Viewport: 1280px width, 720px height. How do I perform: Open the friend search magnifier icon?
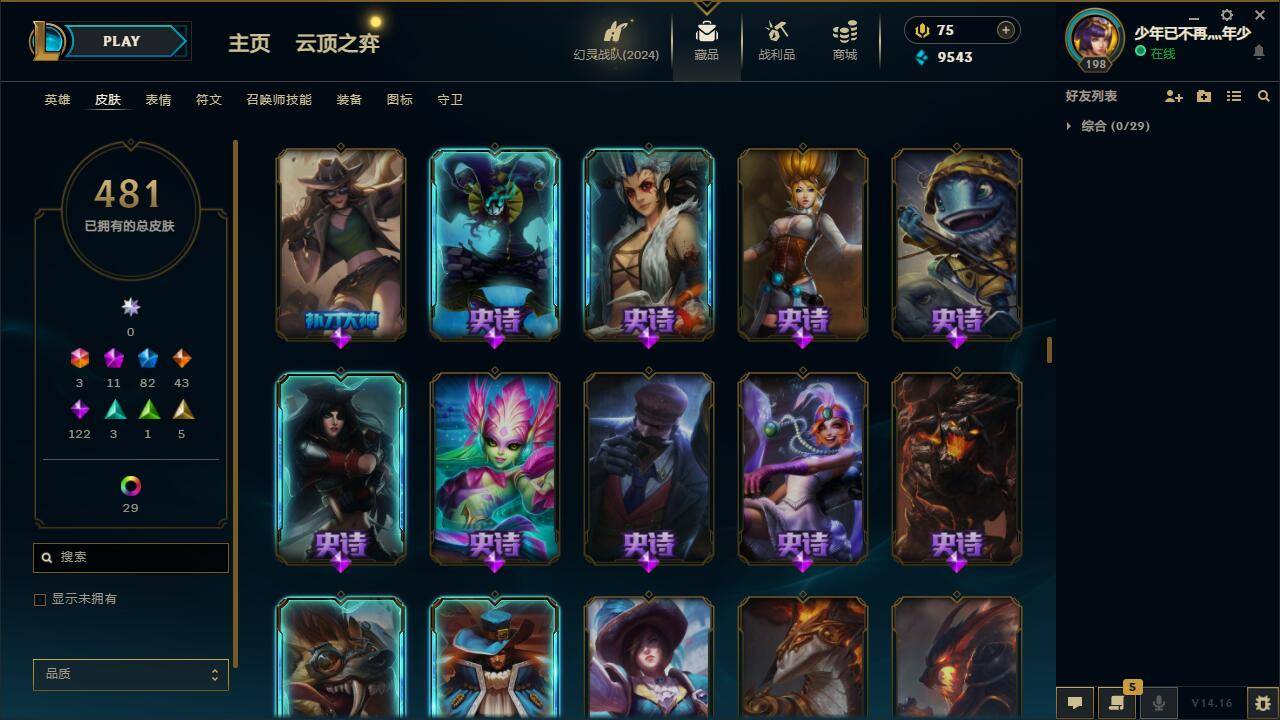(x=1263, y=96)
